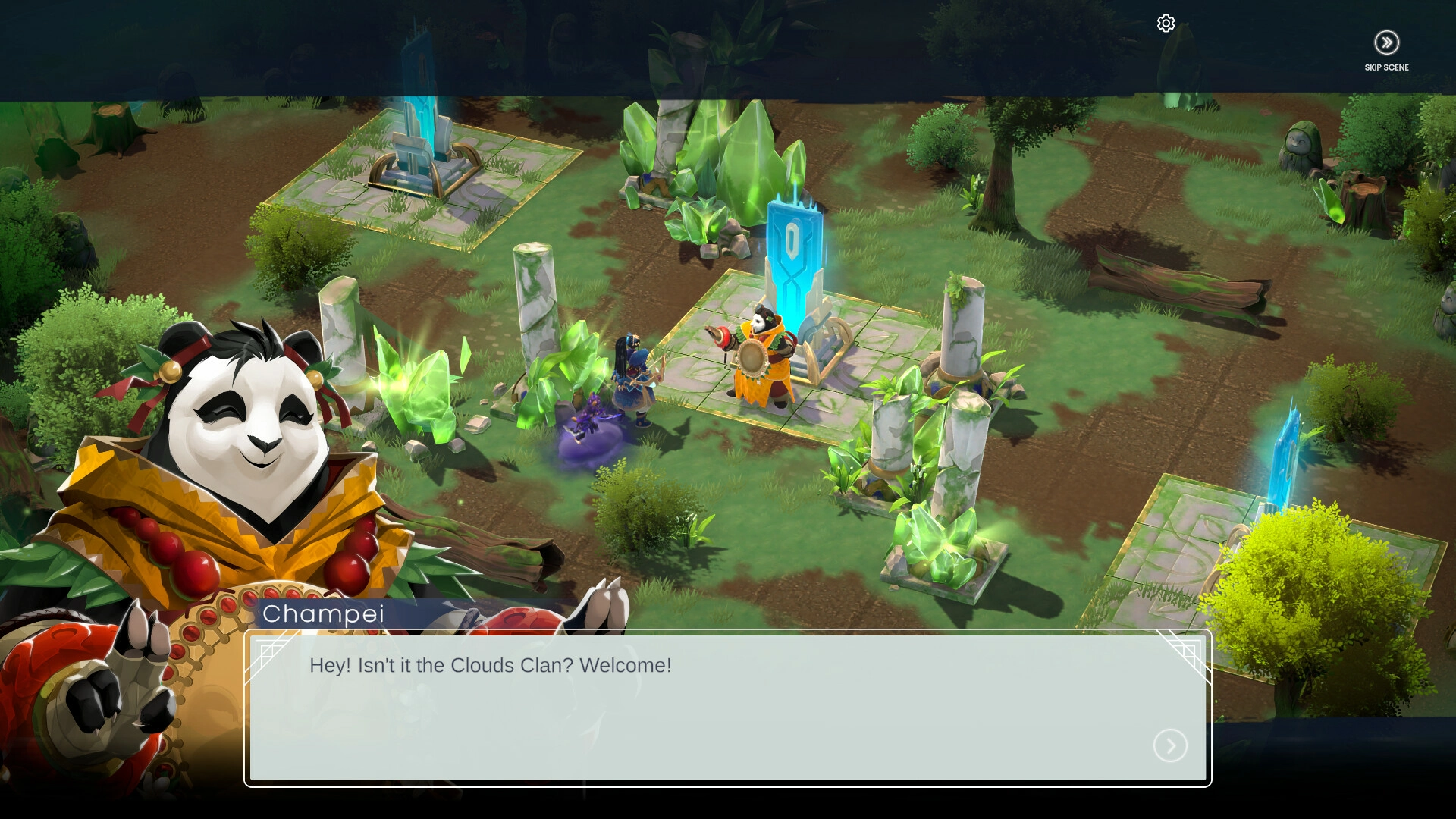Viewport: 1456px width, 819px height.
Task: Advance dialogue with the arrow button
Action: coord(1170,746)
